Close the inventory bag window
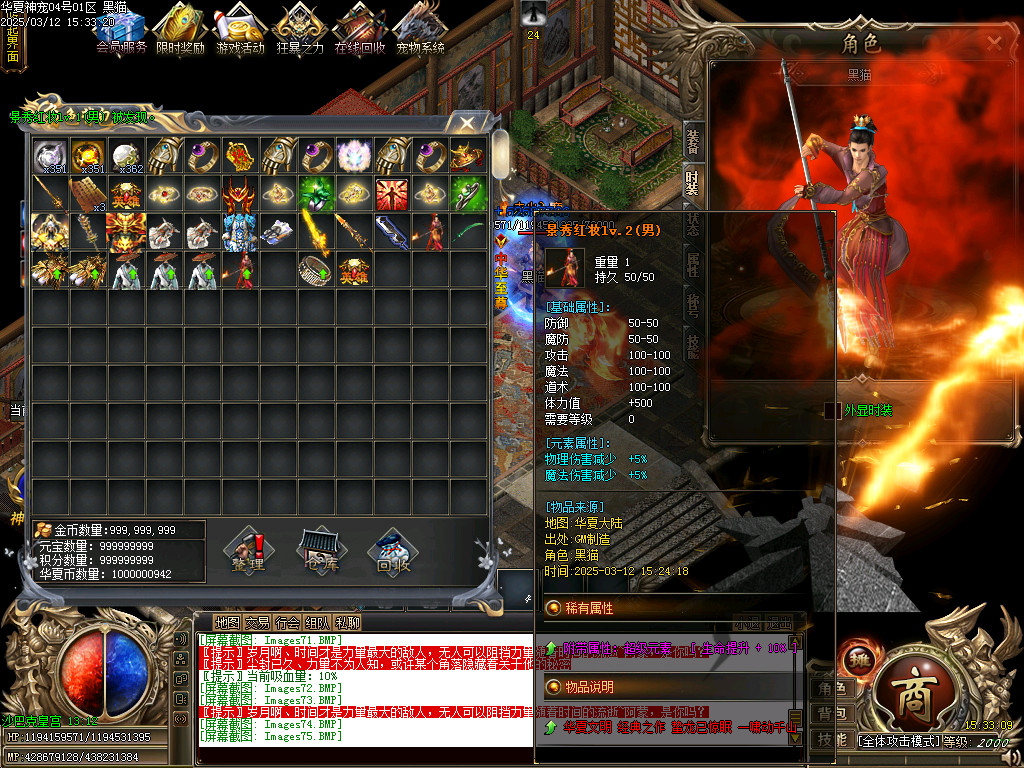Screen dimensions: 1024x768 tap(467, 122)
